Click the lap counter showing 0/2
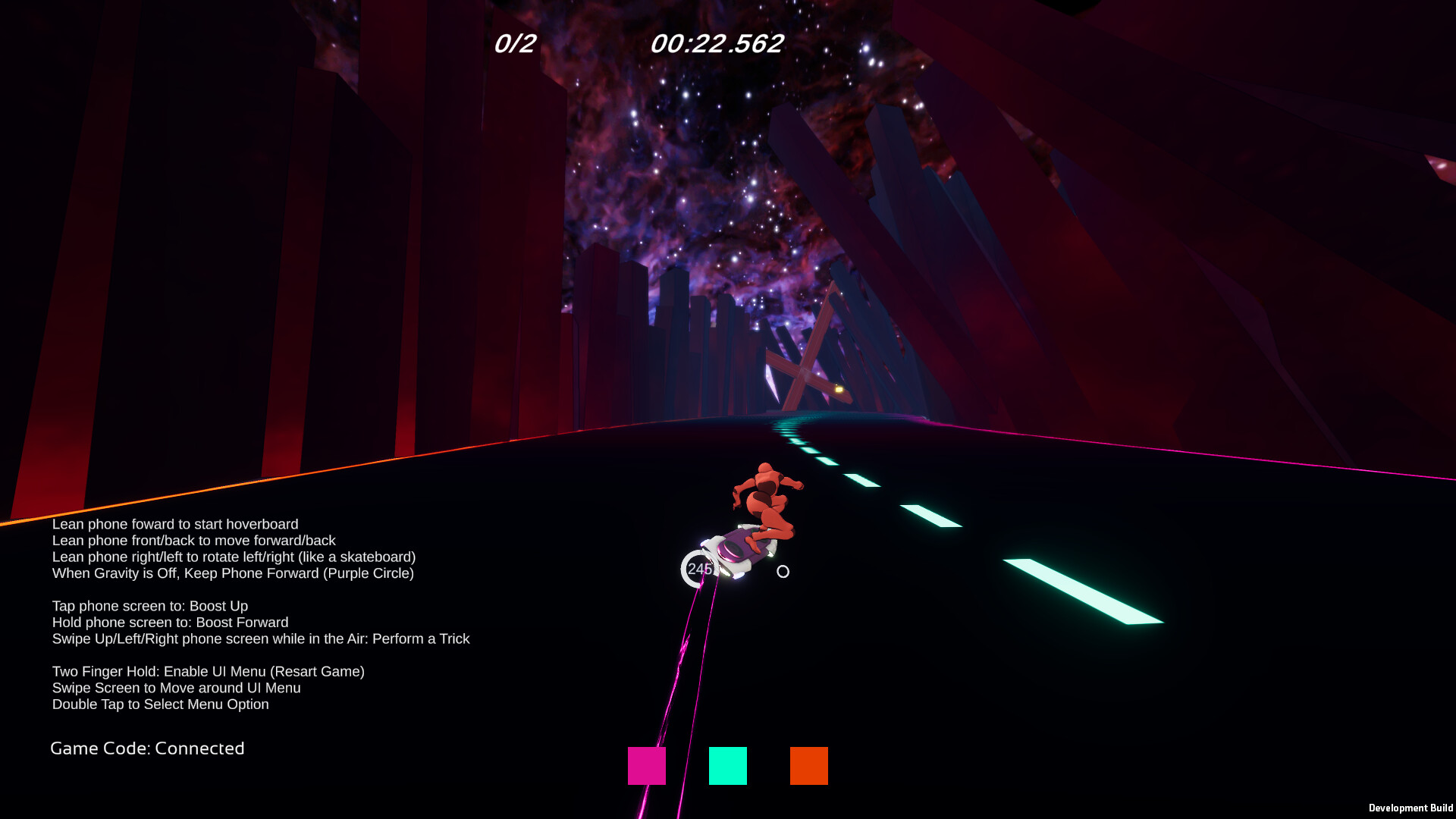The image size is (1456, 819). [513, 44]
